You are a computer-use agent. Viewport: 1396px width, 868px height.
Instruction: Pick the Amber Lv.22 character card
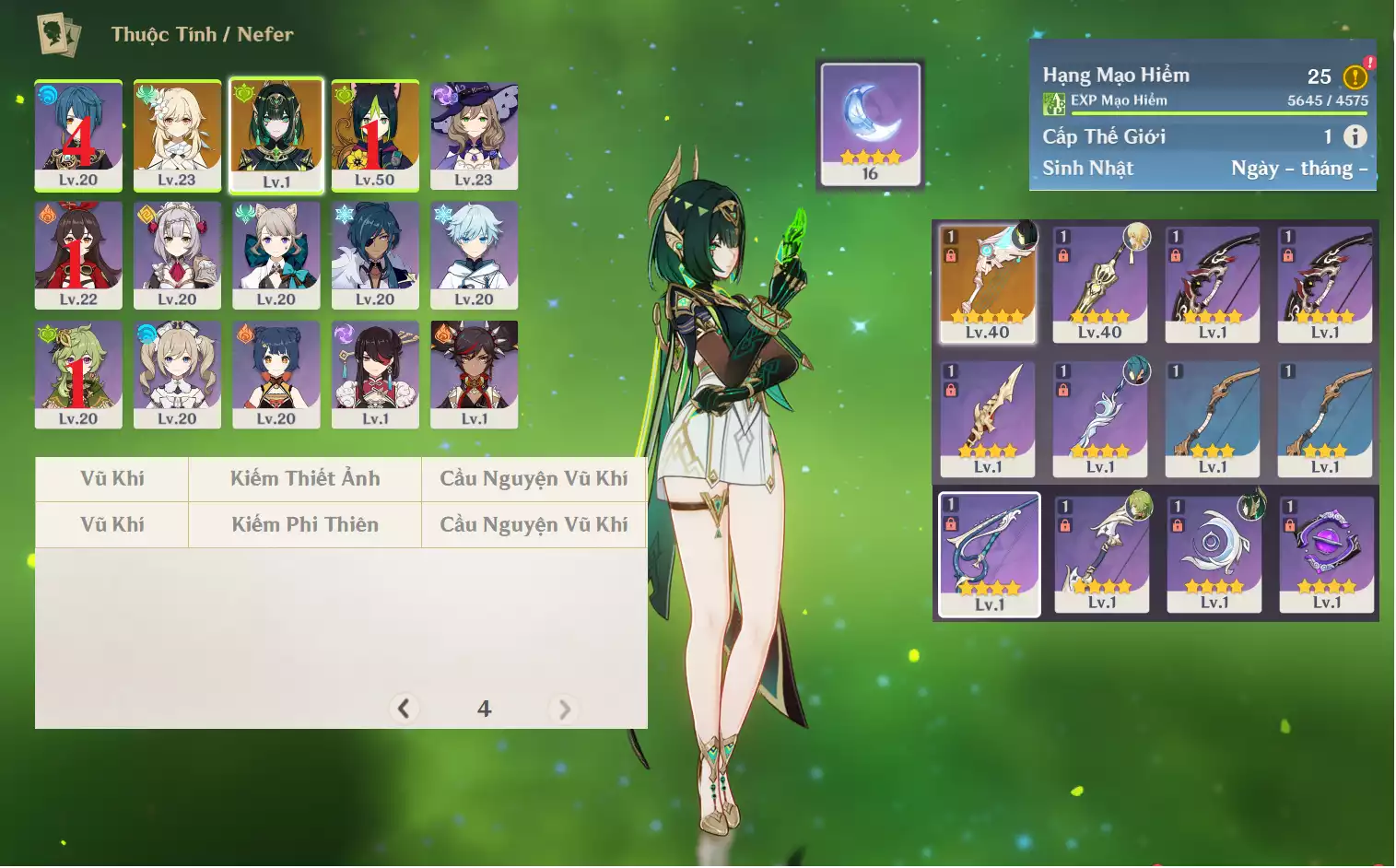pyautogui.click(x=78, y=254)
